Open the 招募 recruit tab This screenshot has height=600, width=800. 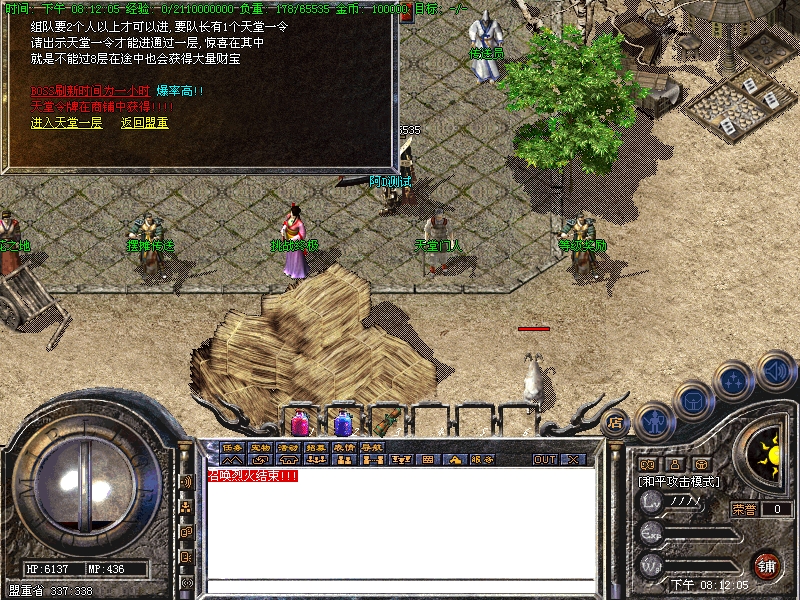[x=316, y=447]
